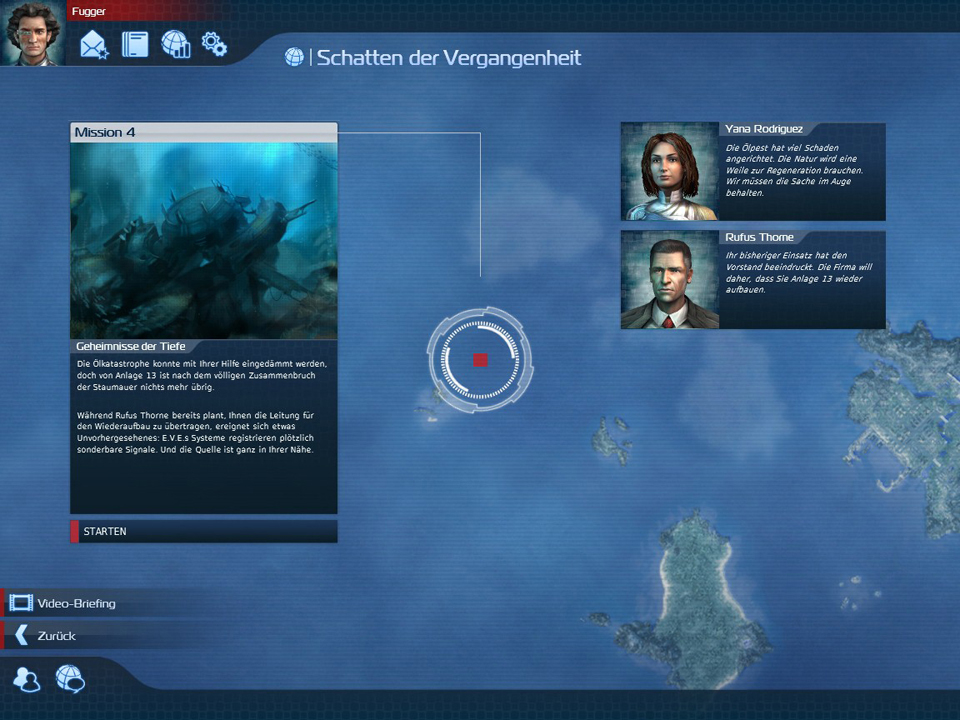
Task: Click the Fugger player portrait
Action: click(32, 33)
